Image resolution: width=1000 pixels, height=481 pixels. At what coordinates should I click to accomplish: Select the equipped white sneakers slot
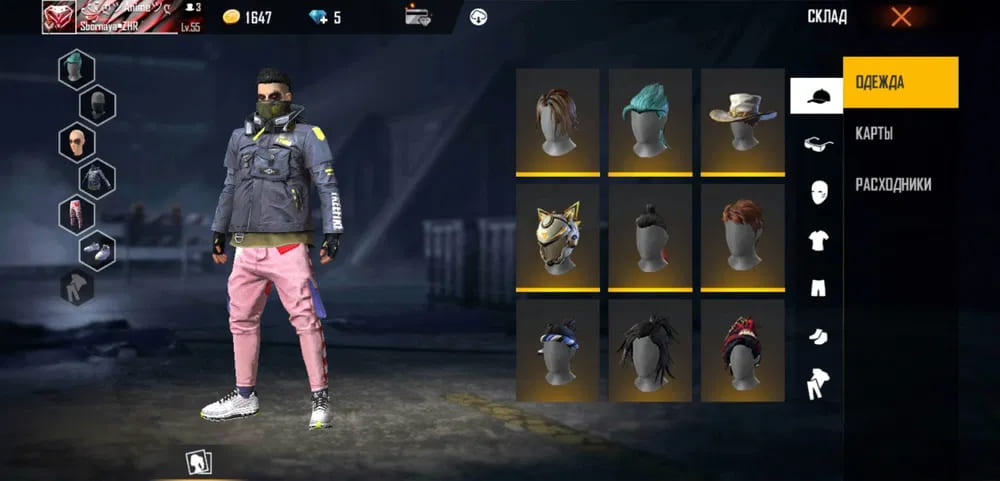(97, 250)
